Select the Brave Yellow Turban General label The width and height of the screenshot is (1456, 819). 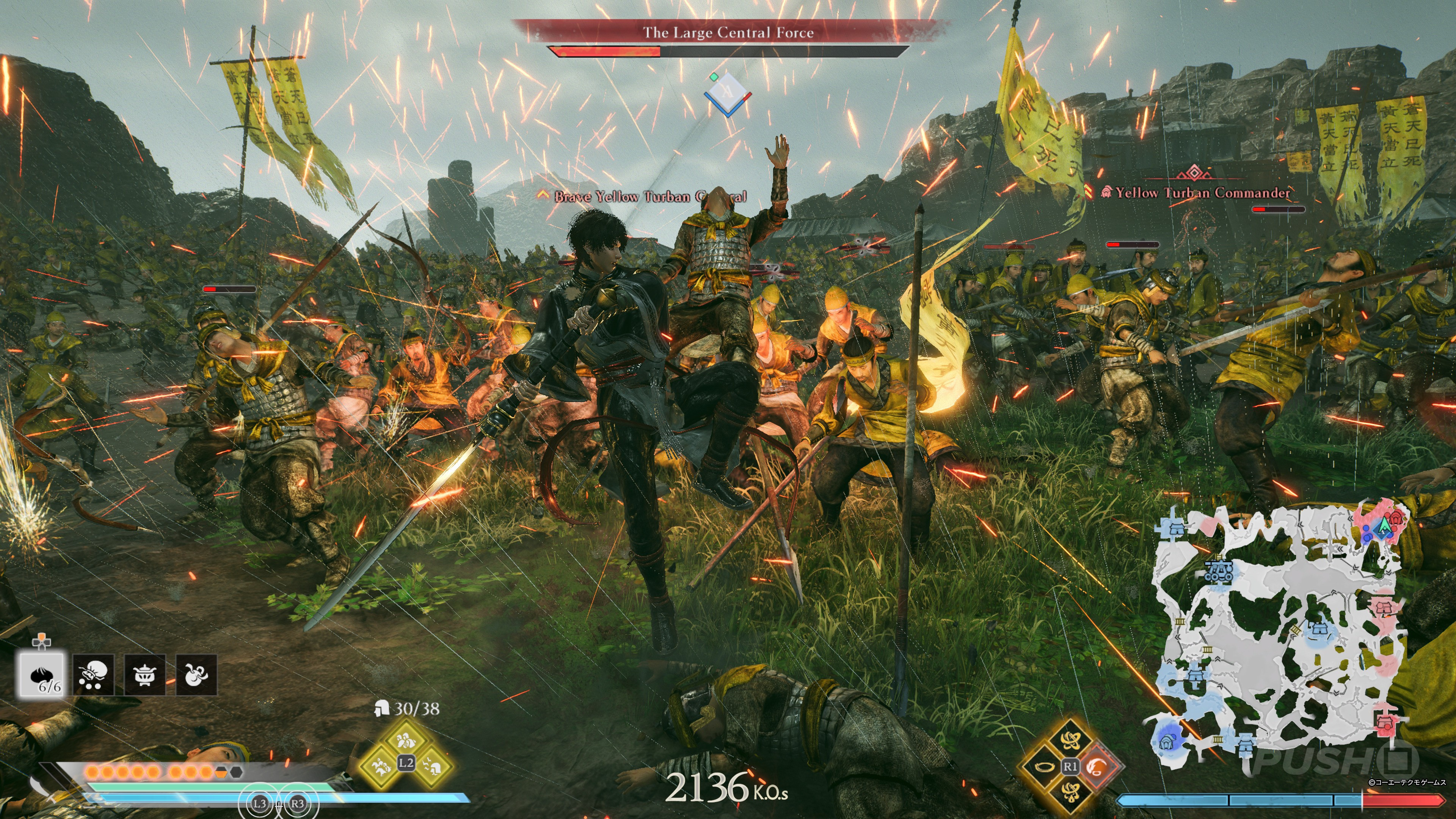pyautogui.click(x=650, y=197)
